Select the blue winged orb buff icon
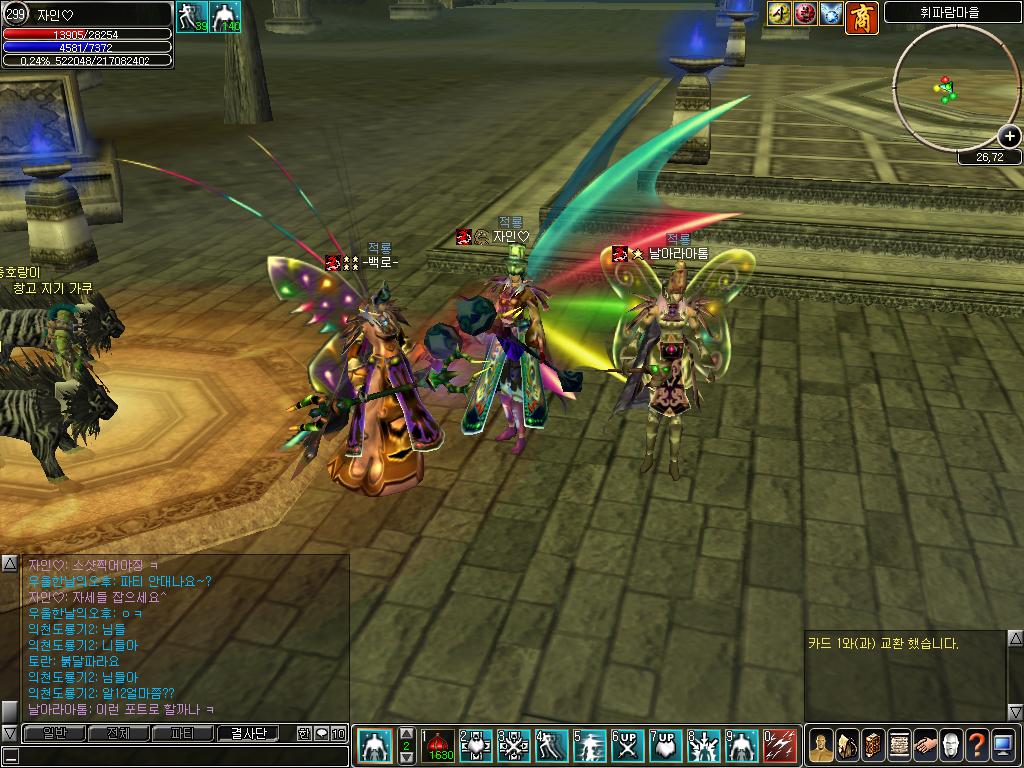Image resolution: width=1024 pixels, height=768 pixels. tap(832, 14)
